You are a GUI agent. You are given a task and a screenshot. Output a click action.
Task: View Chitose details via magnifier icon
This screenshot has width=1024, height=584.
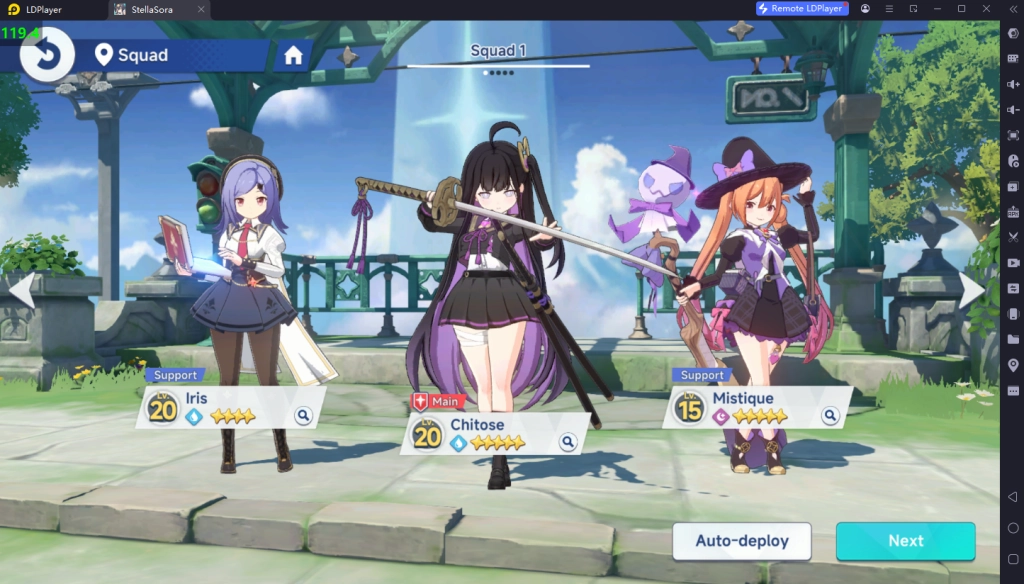coord(568,441)
